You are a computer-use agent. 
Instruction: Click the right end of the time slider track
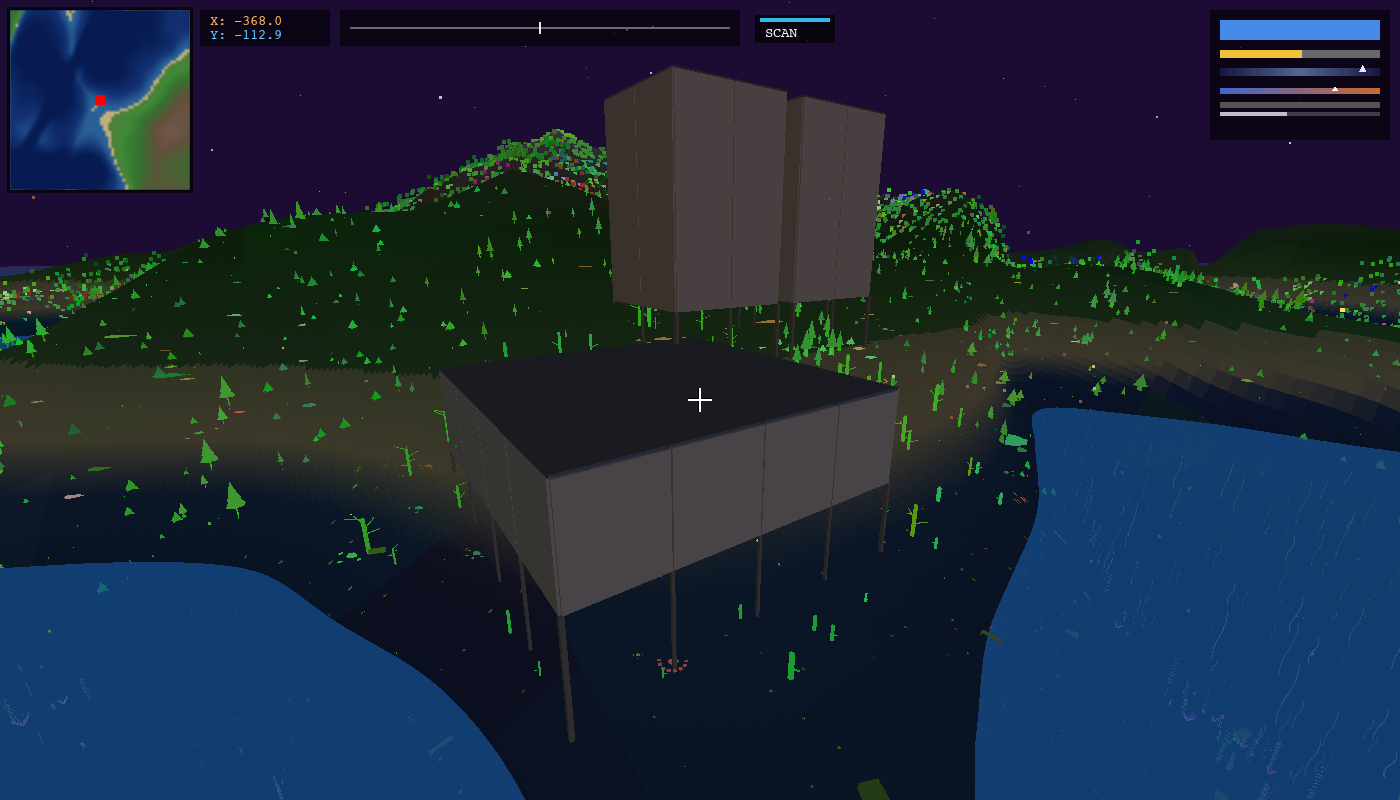click(x=730, y=28)
